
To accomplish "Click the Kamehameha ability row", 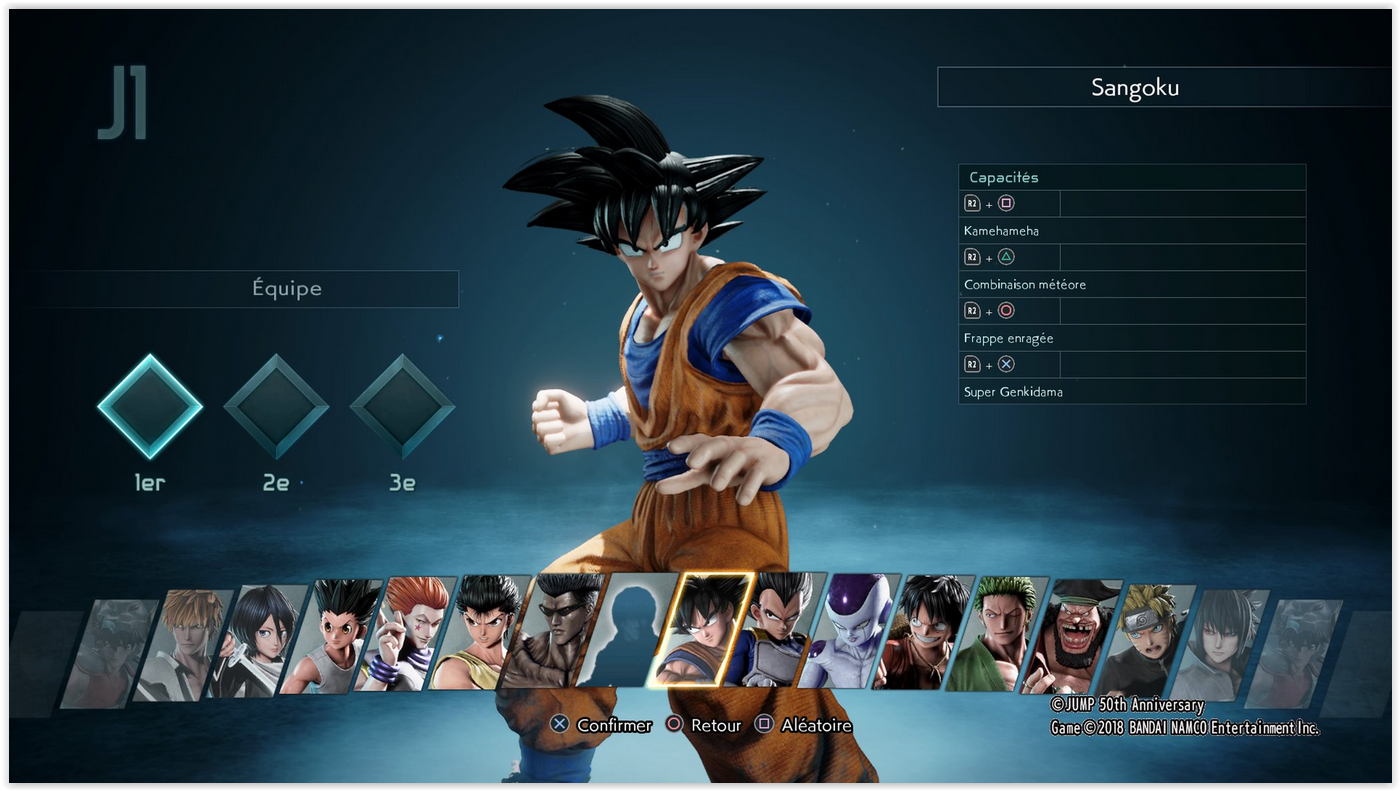I will 1132,231.
